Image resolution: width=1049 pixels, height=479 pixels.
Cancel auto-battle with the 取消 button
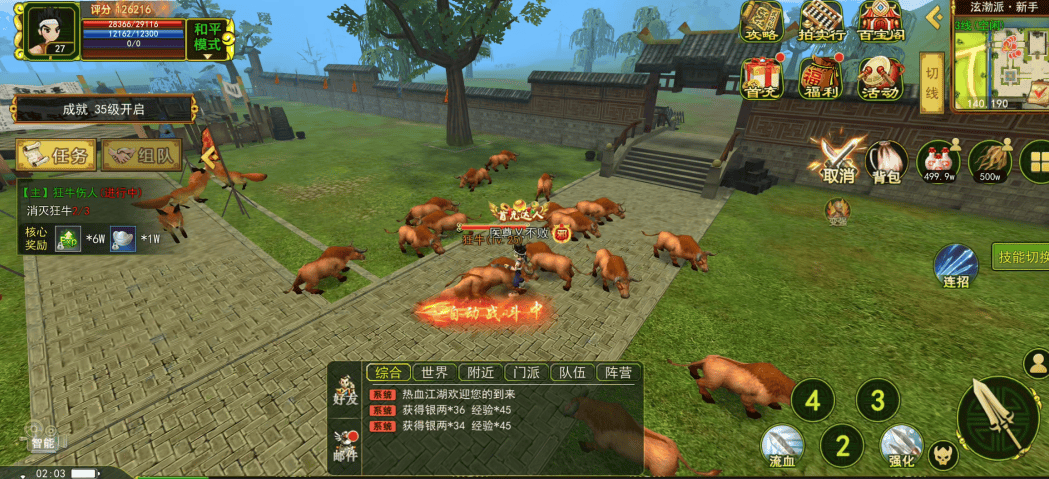pos(838,160)
